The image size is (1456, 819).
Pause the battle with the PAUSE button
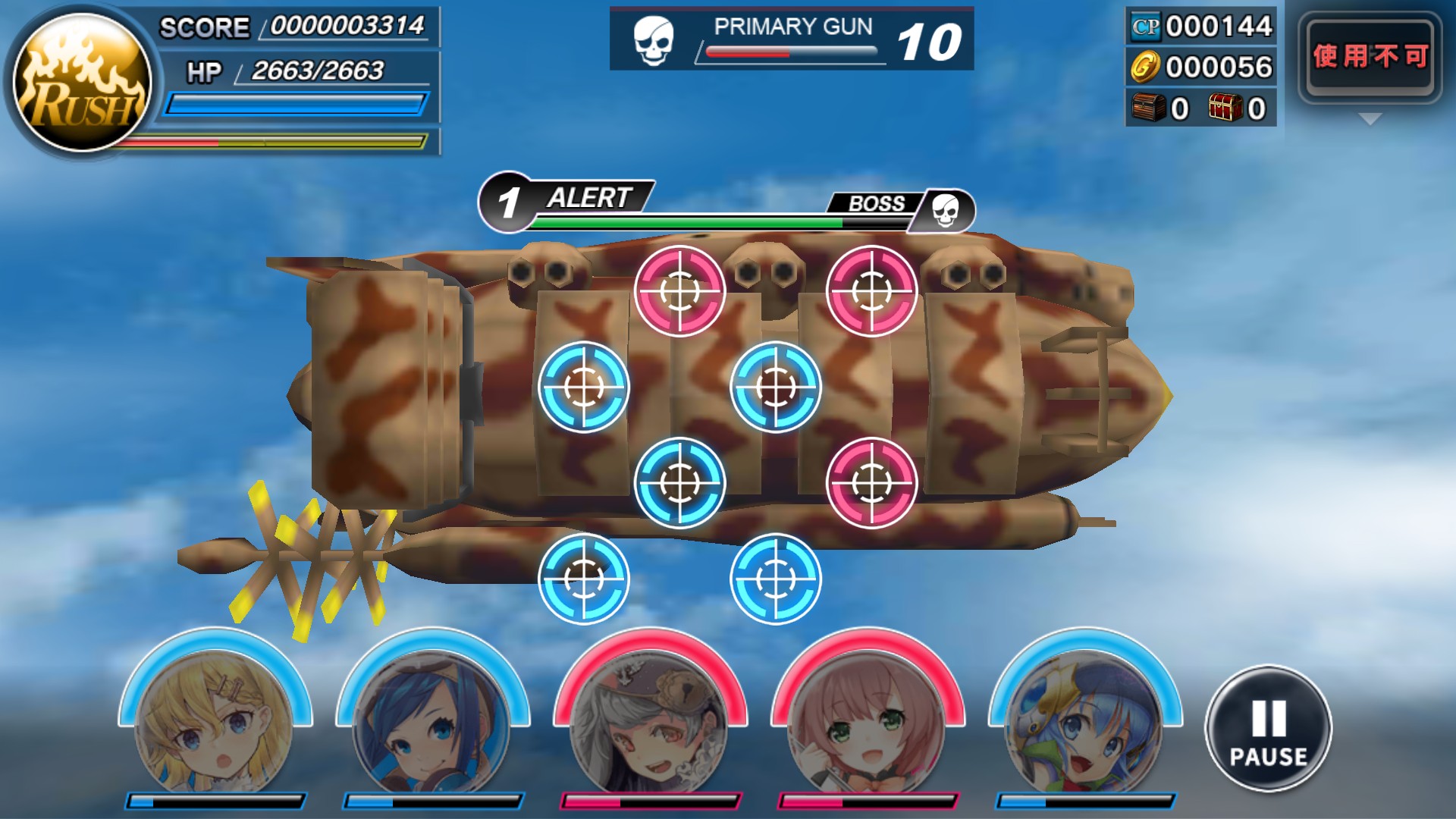click(1268, 730)
